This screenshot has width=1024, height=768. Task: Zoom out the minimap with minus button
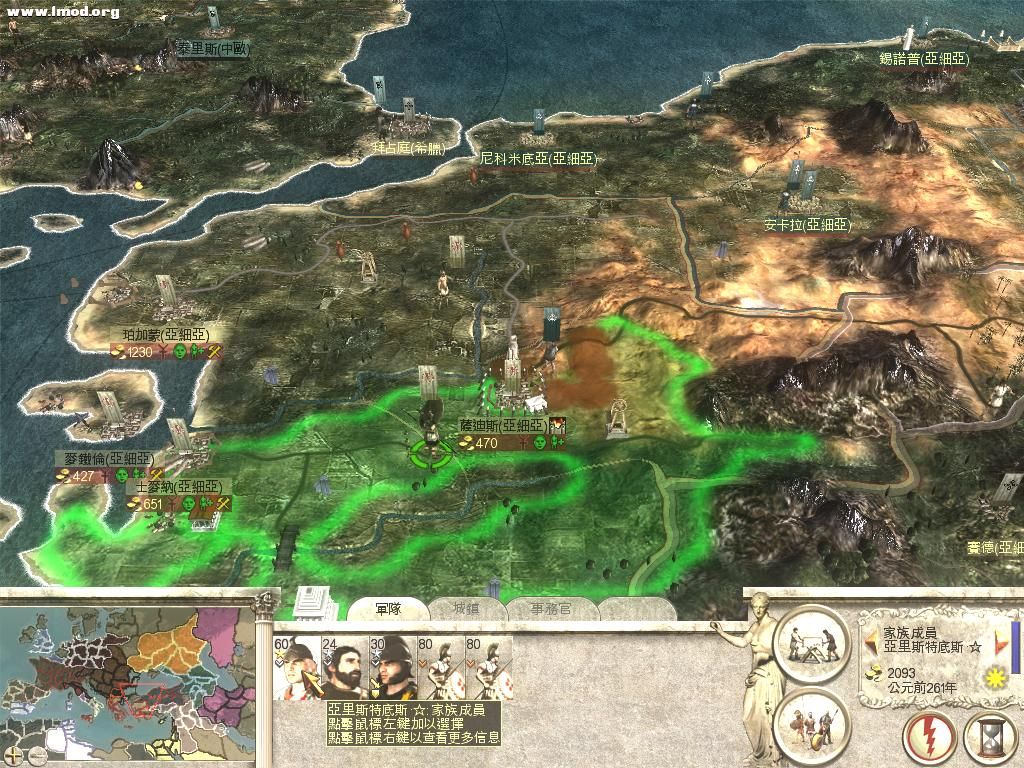click(x=38, y=754)
